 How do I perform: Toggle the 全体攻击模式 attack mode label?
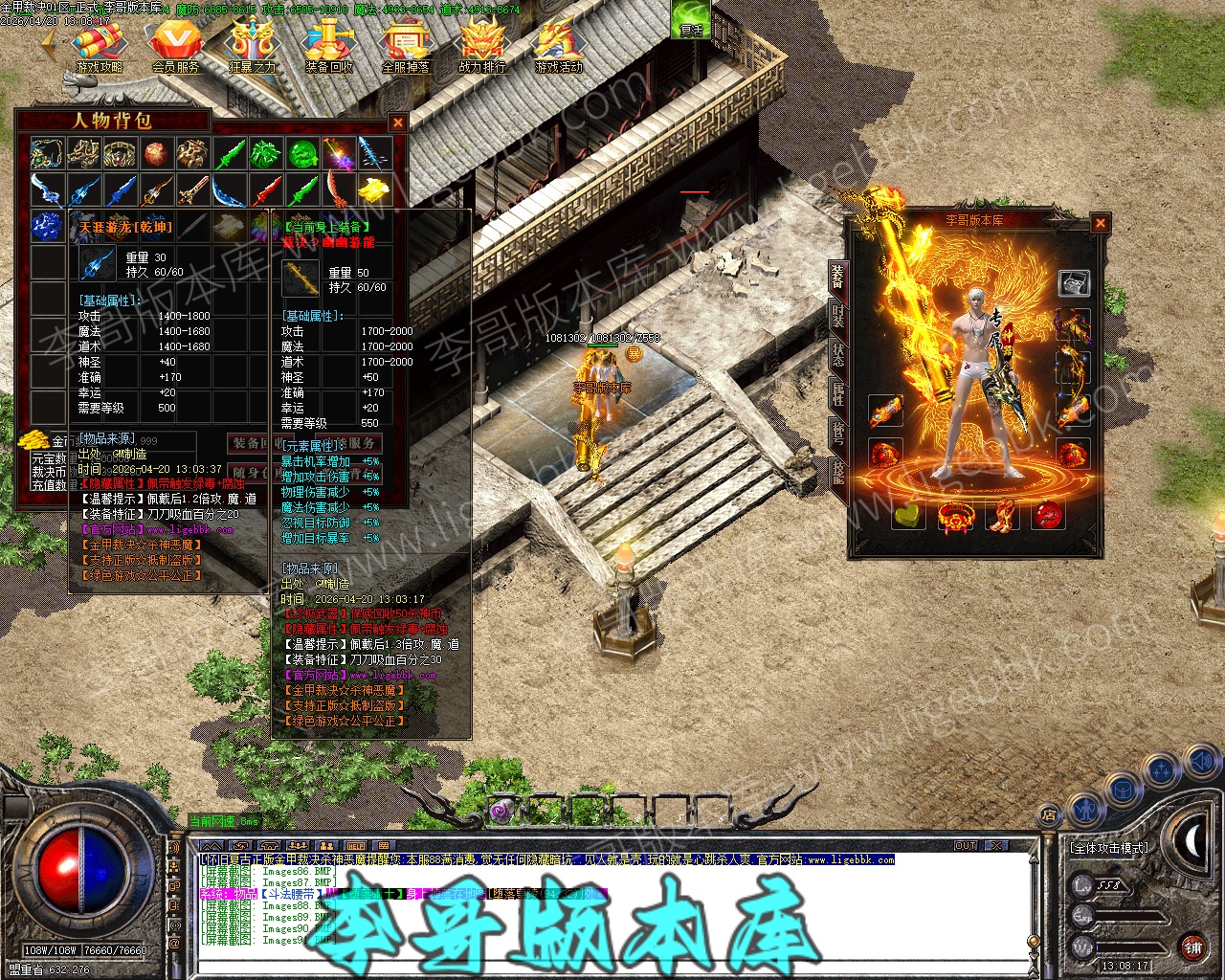point(1109,848)
